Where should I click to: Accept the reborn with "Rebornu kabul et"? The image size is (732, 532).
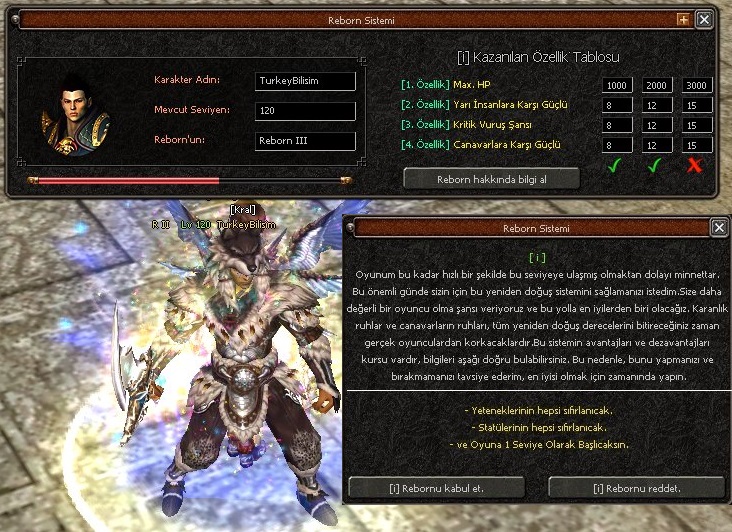point(436,489)
